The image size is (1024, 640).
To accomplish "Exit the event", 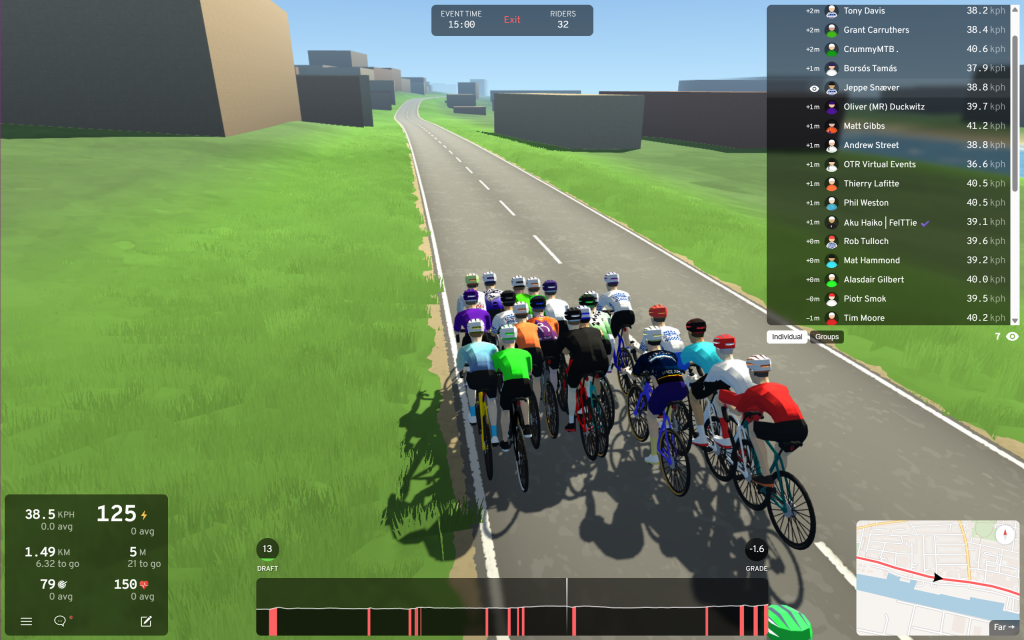I will 512,20.
